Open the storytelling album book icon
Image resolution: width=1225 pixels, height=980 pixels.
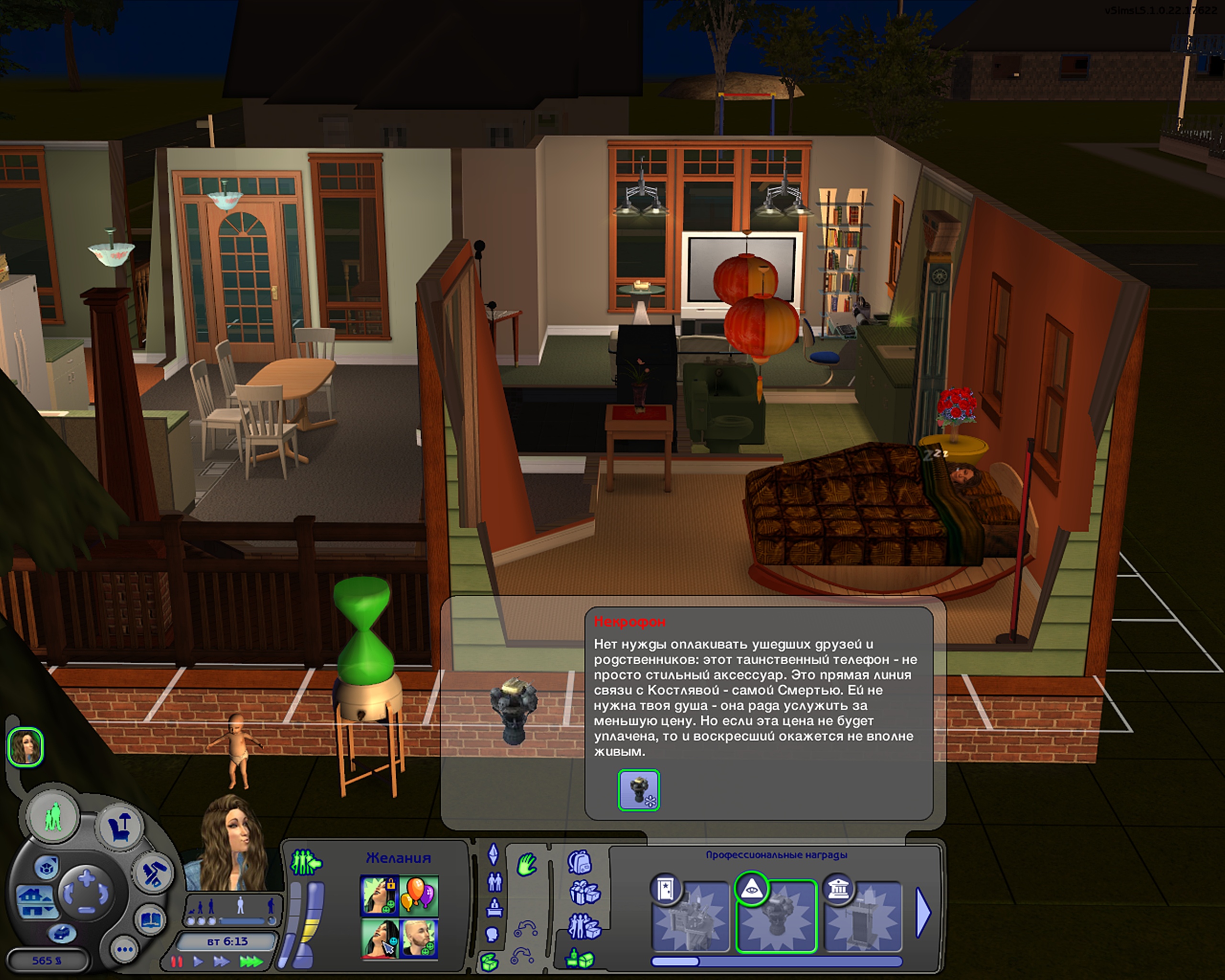(x=151, y=920)
